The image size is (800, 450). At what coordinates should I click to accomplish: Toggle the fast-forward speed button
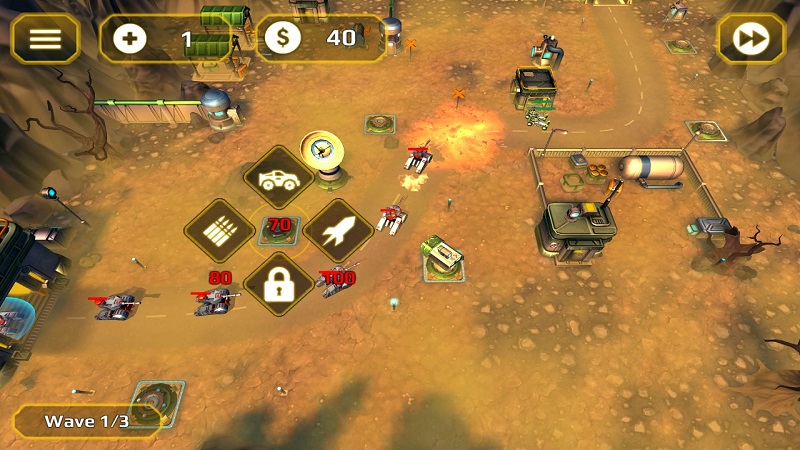tap(751, 39)
